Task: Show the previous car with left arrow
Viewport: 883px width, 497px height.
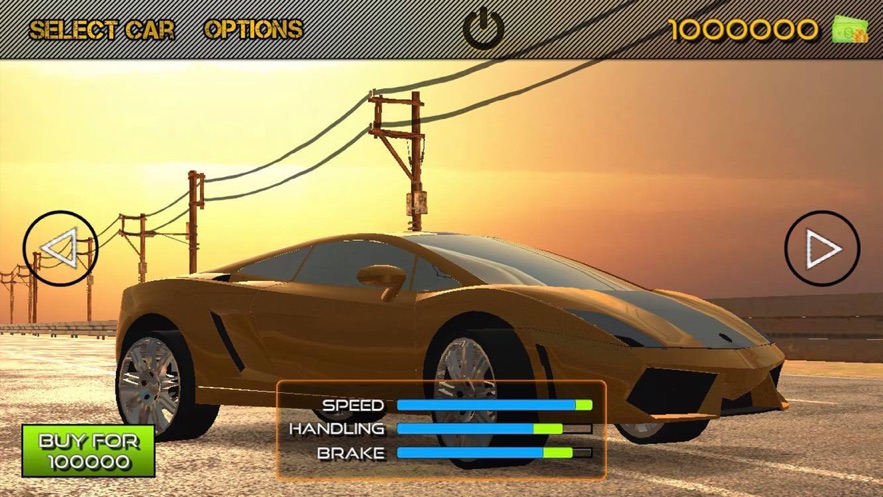Action: tap(60, 248)
